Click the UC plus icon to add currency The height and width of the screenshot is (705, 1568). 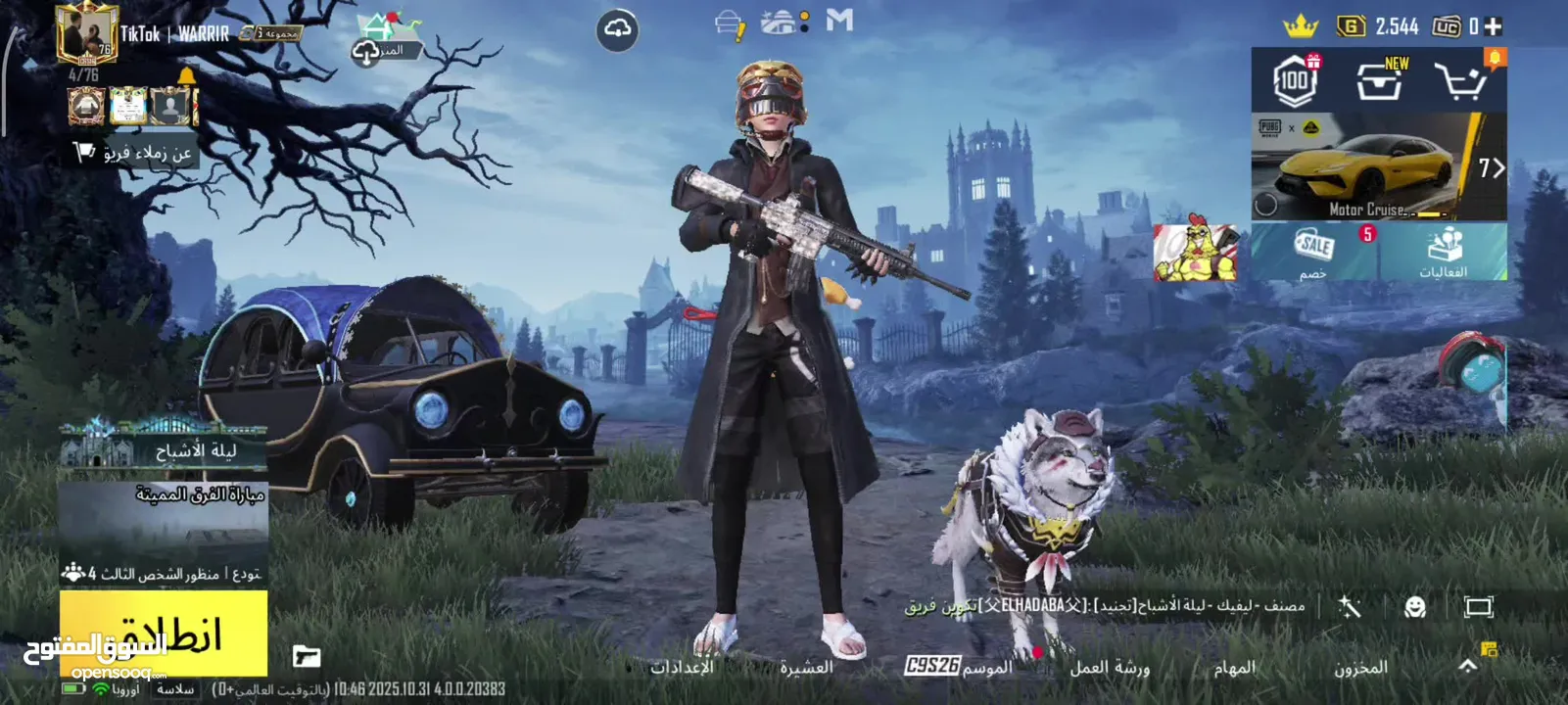(x=1493, y=25)
